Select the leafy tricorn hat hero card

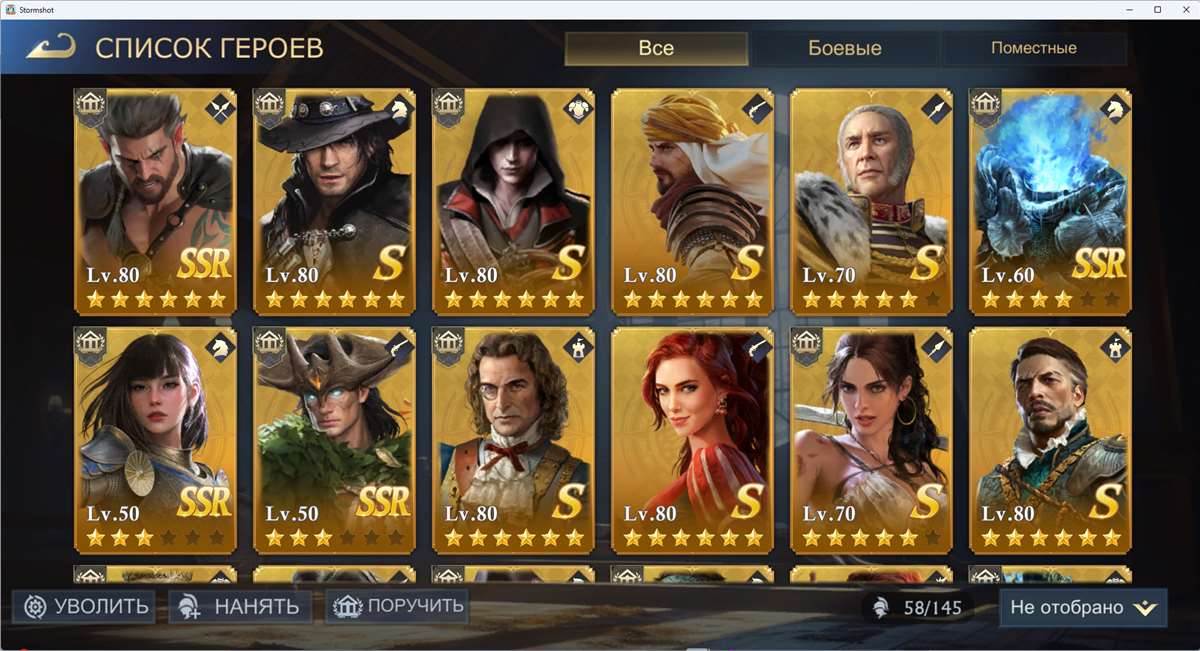pyautogui.click(x=335, y=438)
